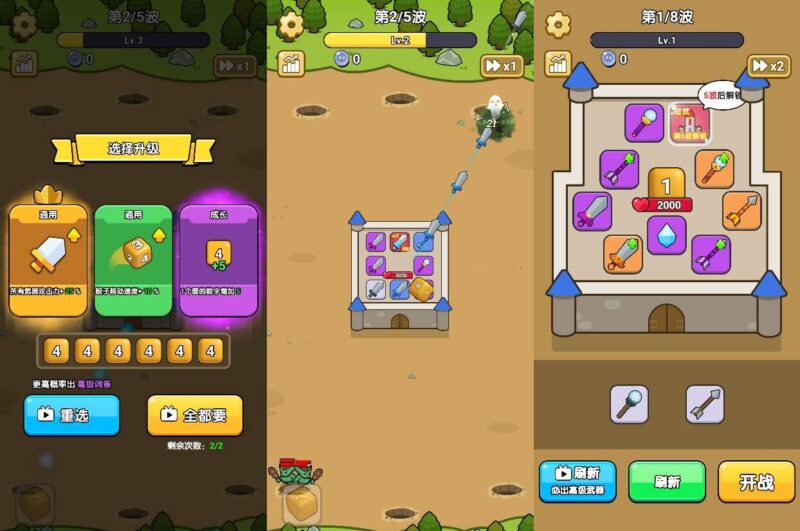Screen dimensions: 800x531
Task: Toggle the x2 game speed button
Action: coord(769,66)
